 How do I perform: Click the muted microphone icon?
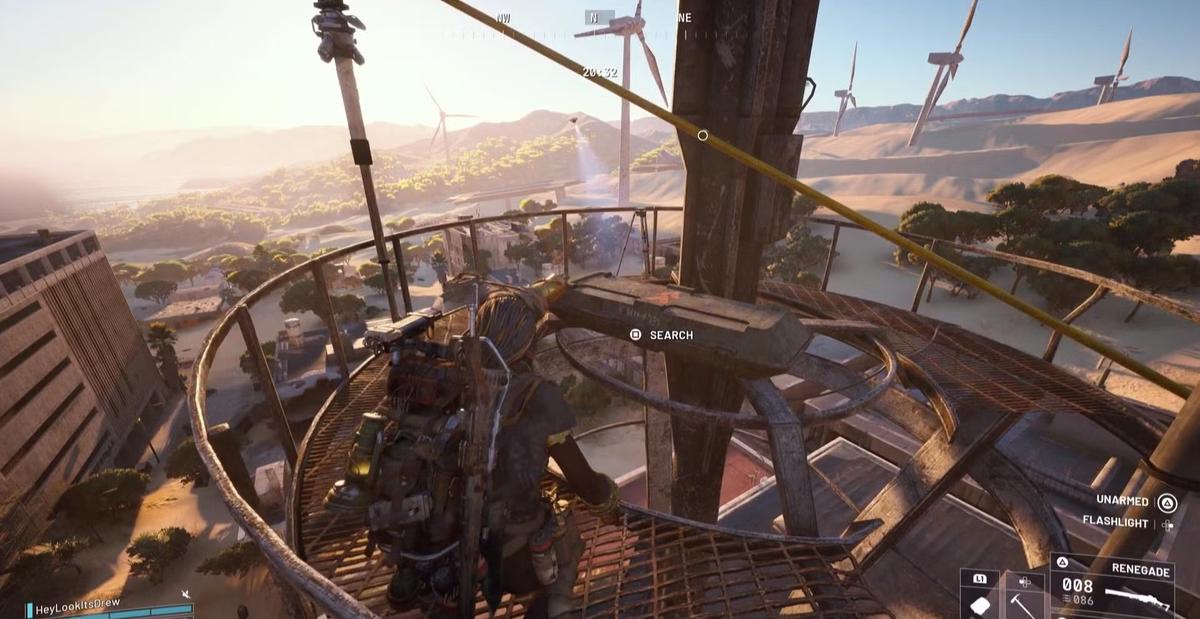point(186,595)
